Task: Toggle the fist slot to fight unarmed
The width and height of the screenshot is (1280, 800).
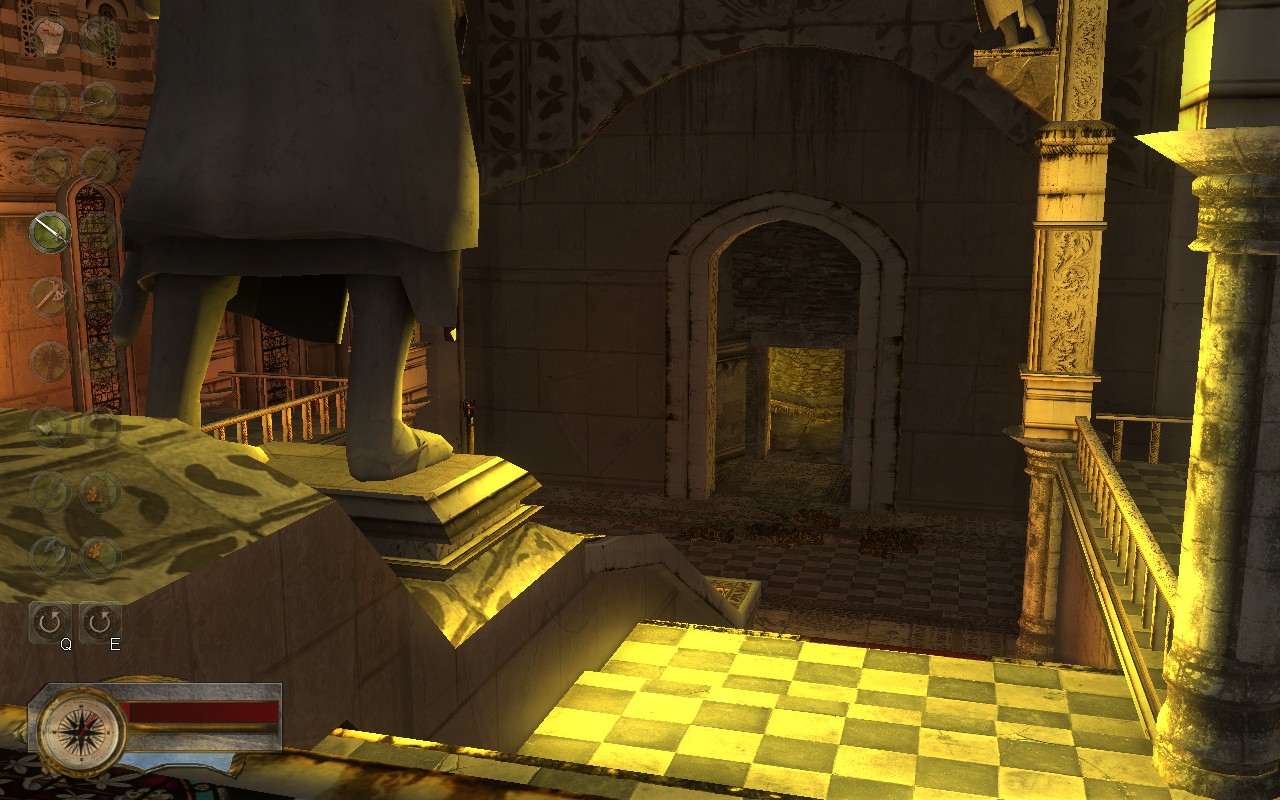Action: click(50, 33)
